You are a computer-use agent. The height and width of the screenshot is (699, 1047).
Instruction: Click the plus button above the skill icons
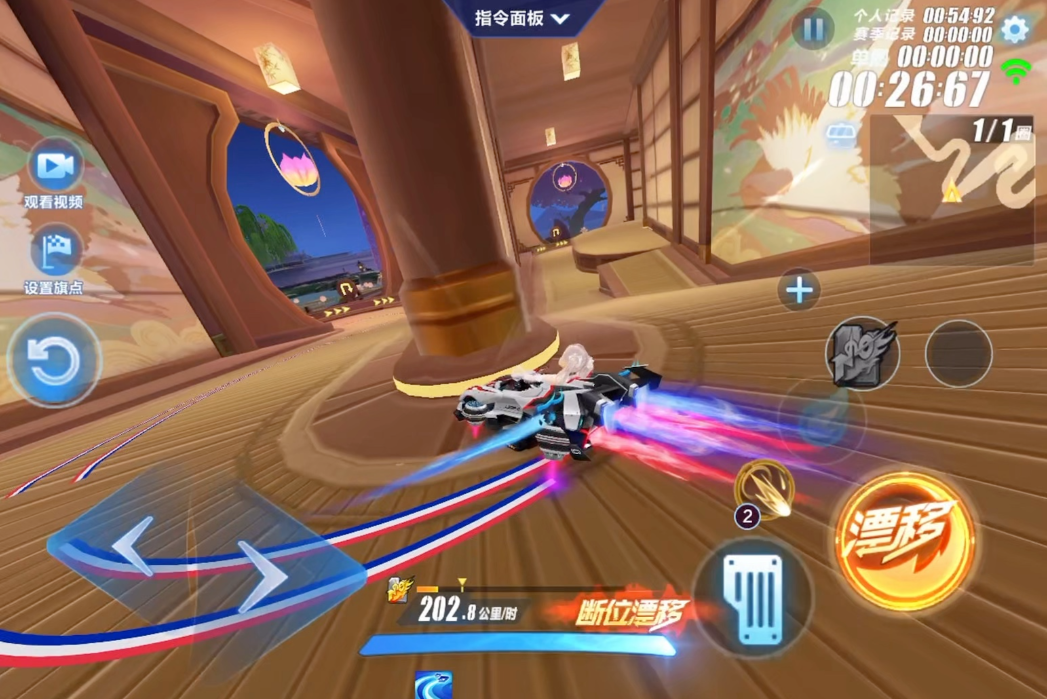point(799,291)
